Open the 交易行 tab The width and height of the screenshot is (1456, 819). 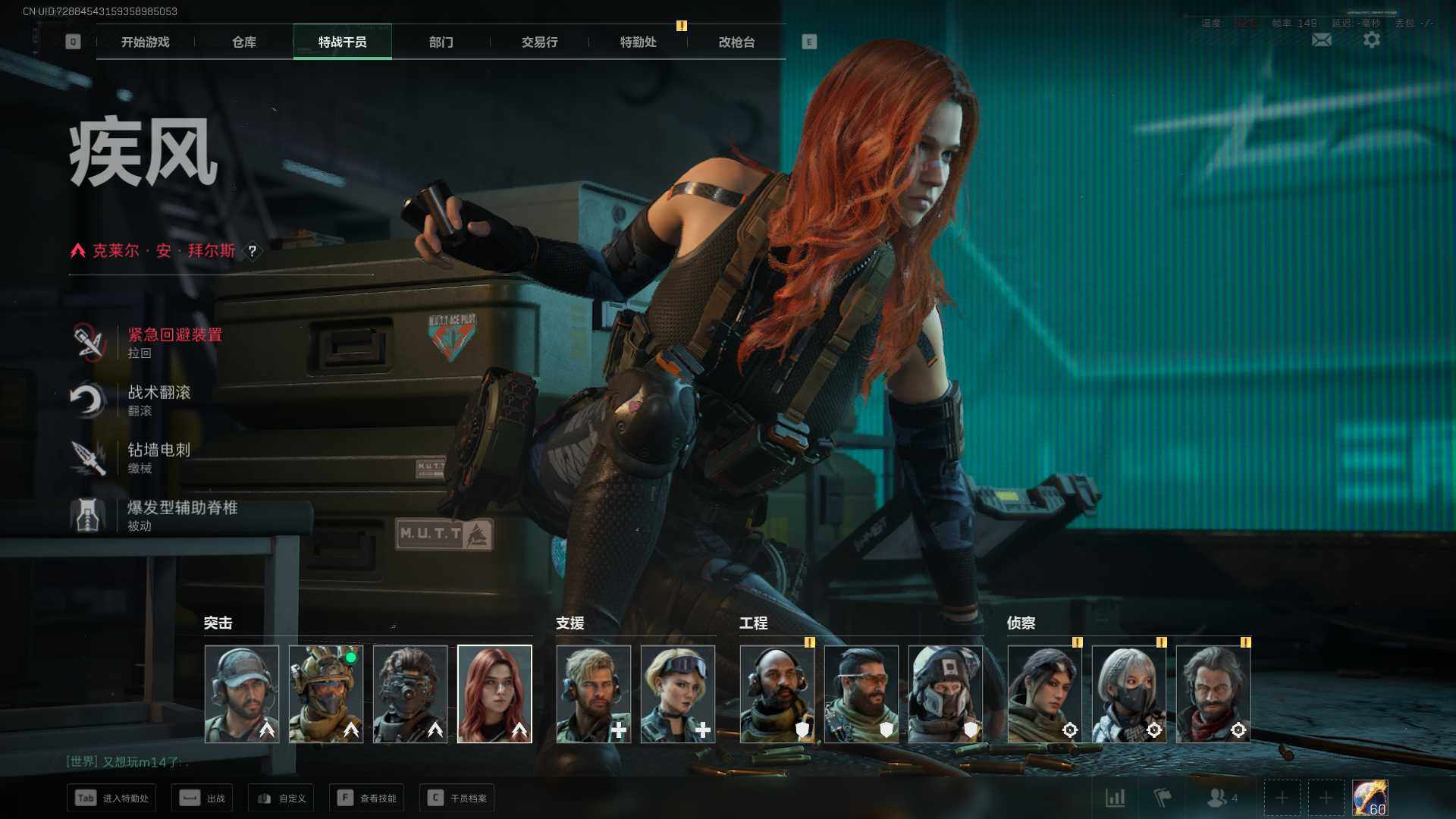tap(540, 42)
